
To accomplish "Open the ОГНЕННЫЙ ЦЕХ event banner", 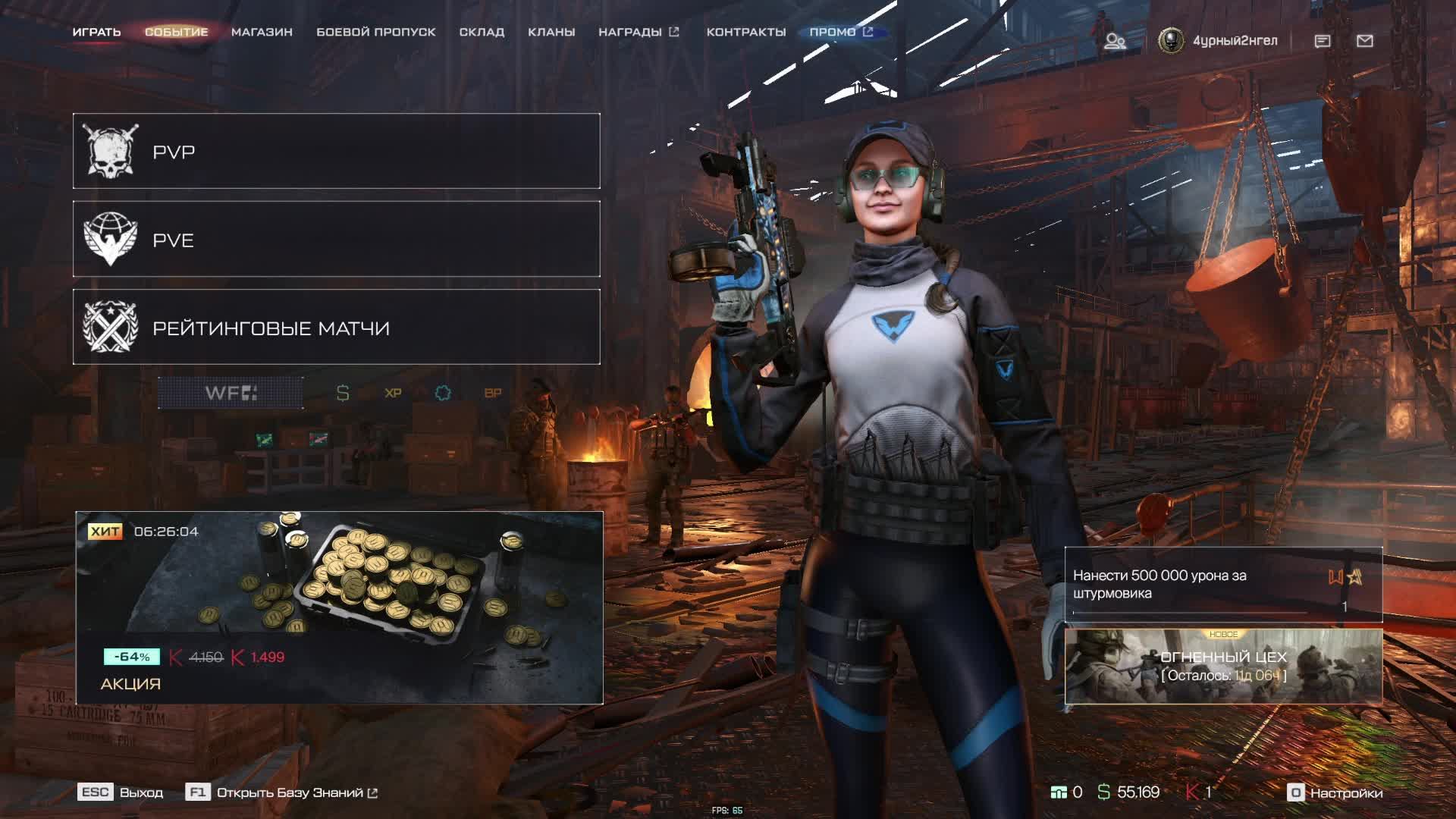I will [x=1223, y=667].
